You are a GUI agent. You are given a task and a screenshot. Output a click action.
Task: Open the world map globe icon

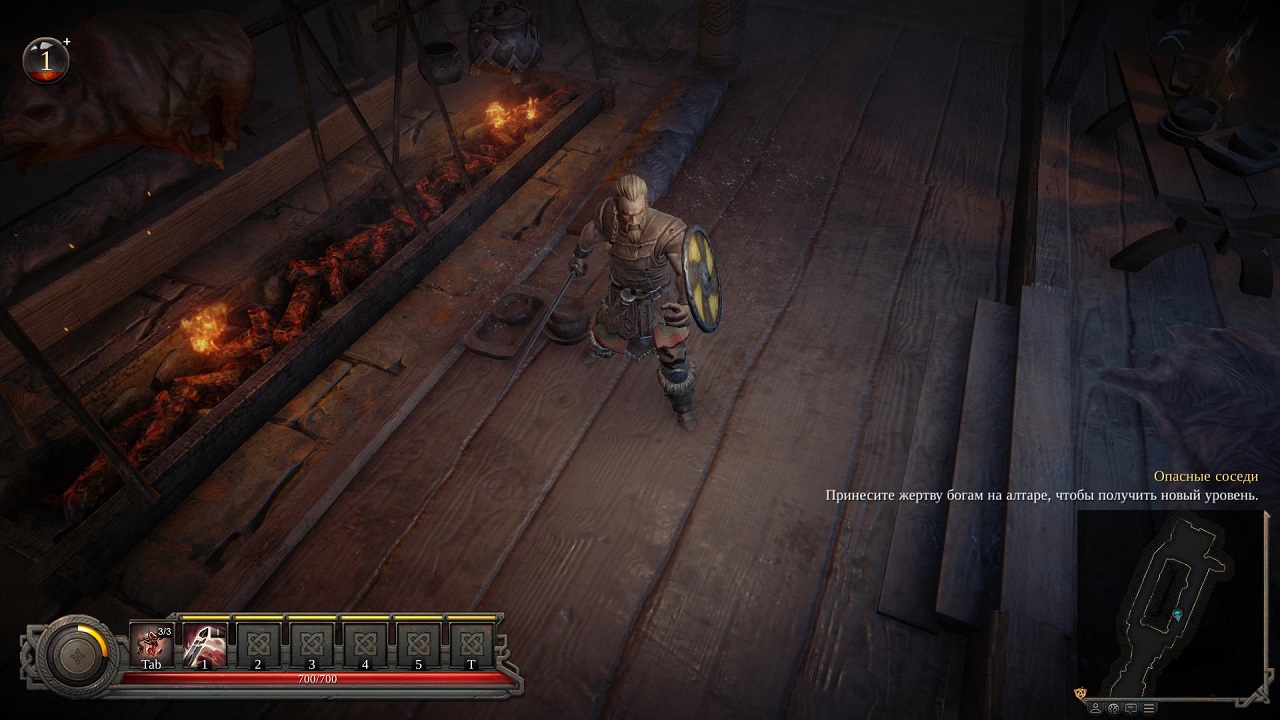[x=1114, y=708]
